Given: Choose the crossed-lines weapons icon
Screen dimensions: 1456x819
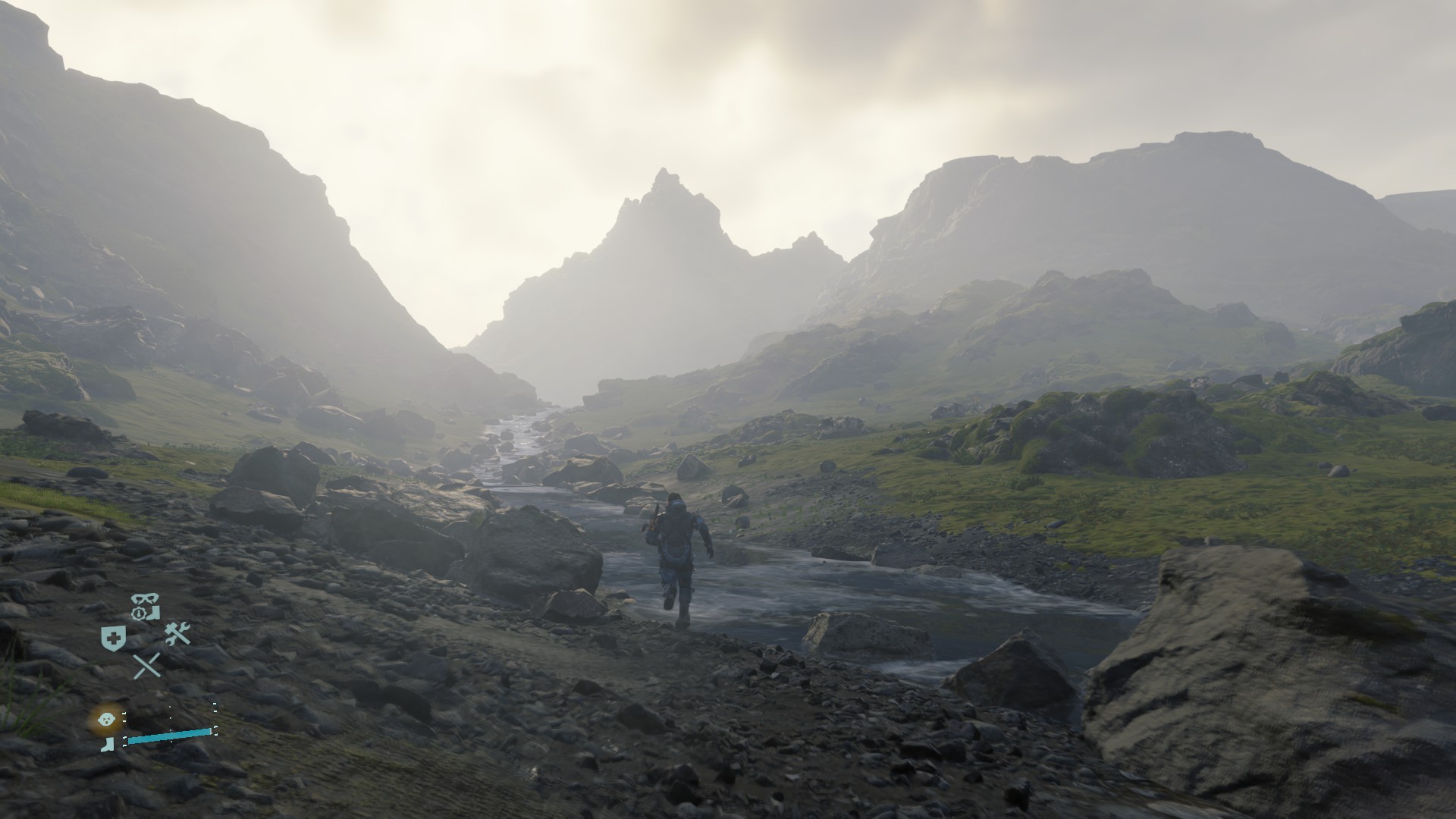Looking at the screenshot, I should pyautogui.click(x=146, y=666).
